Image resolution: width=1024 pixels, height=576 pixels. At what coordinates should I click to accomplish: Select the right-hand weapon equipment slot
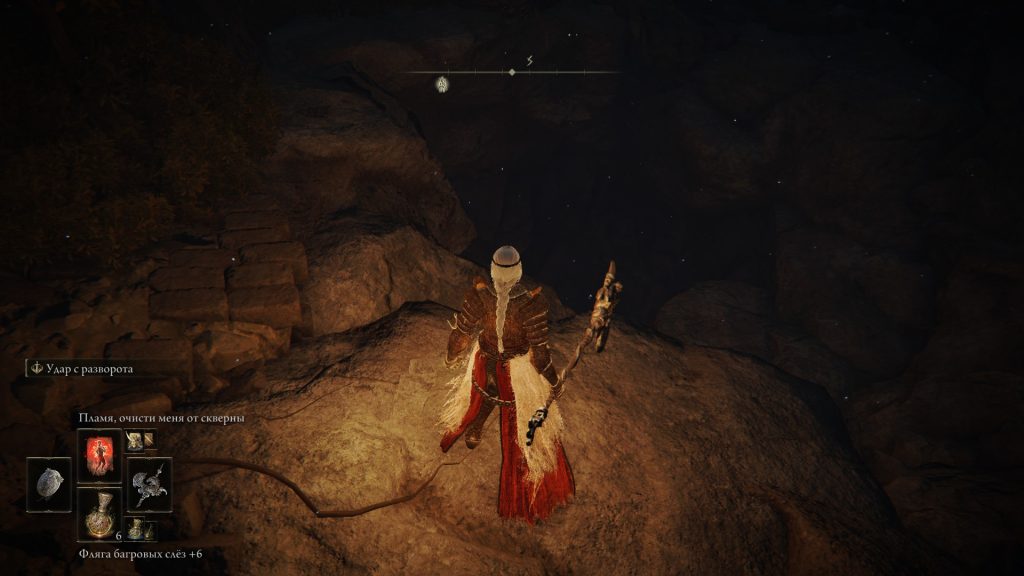tap(149, 485)
